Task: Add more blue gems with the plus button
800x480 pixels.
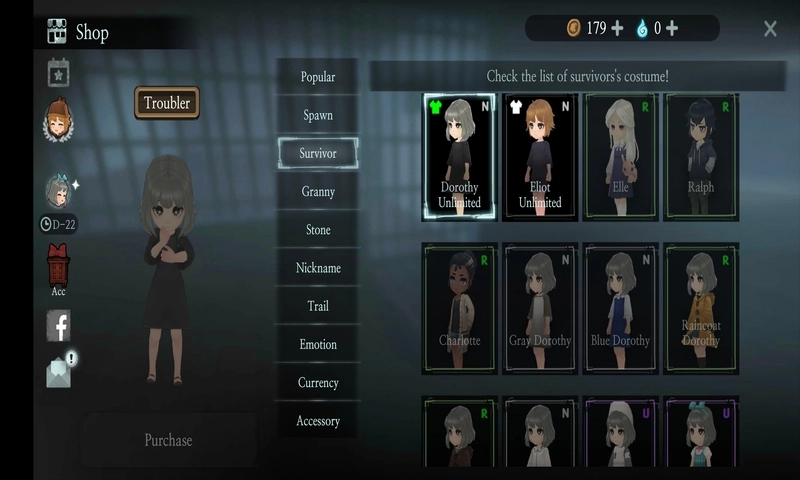Action: click(x=671, y=28)
